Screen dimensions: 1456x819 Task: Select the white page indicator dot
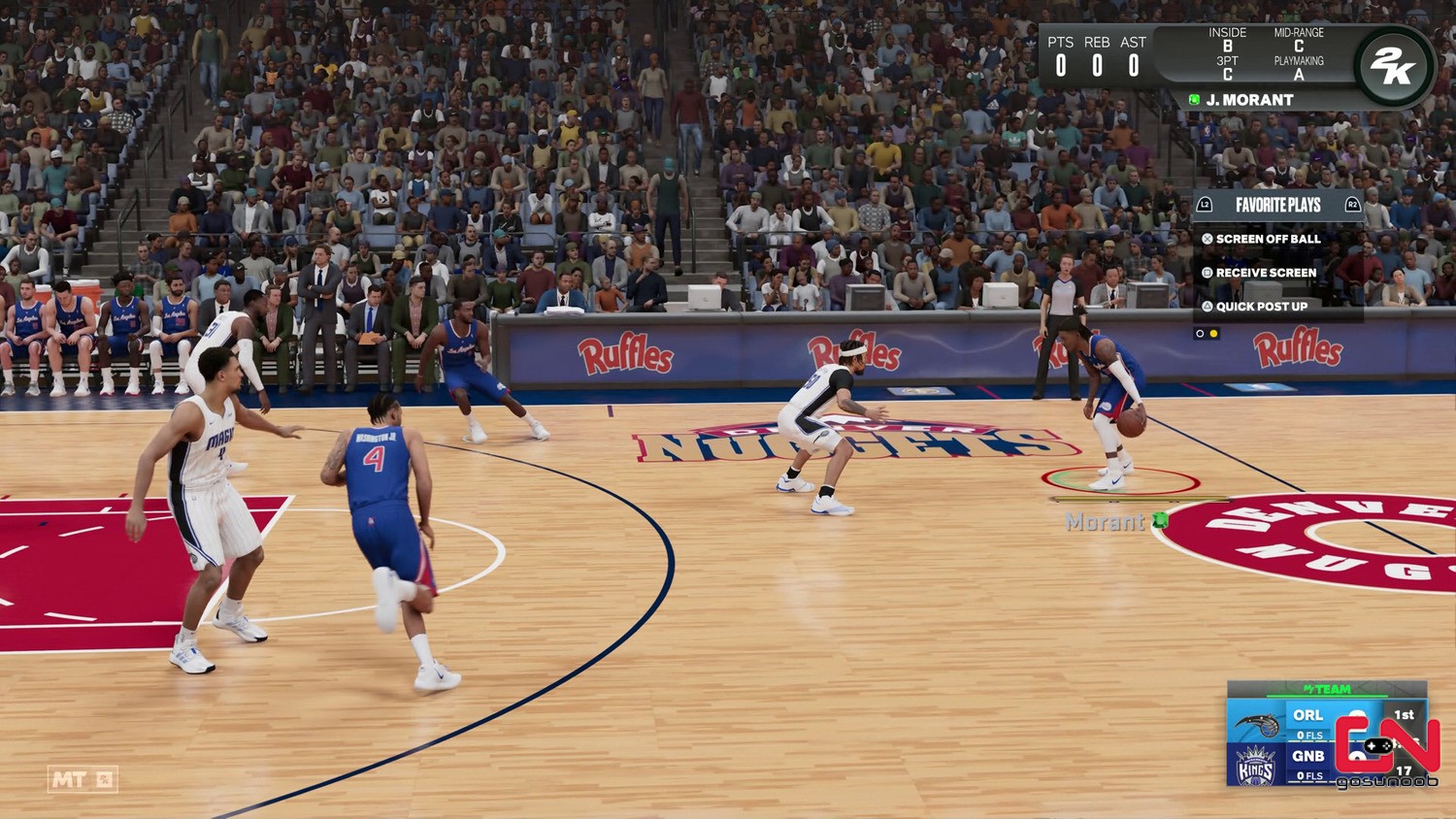pos(1201,334)
